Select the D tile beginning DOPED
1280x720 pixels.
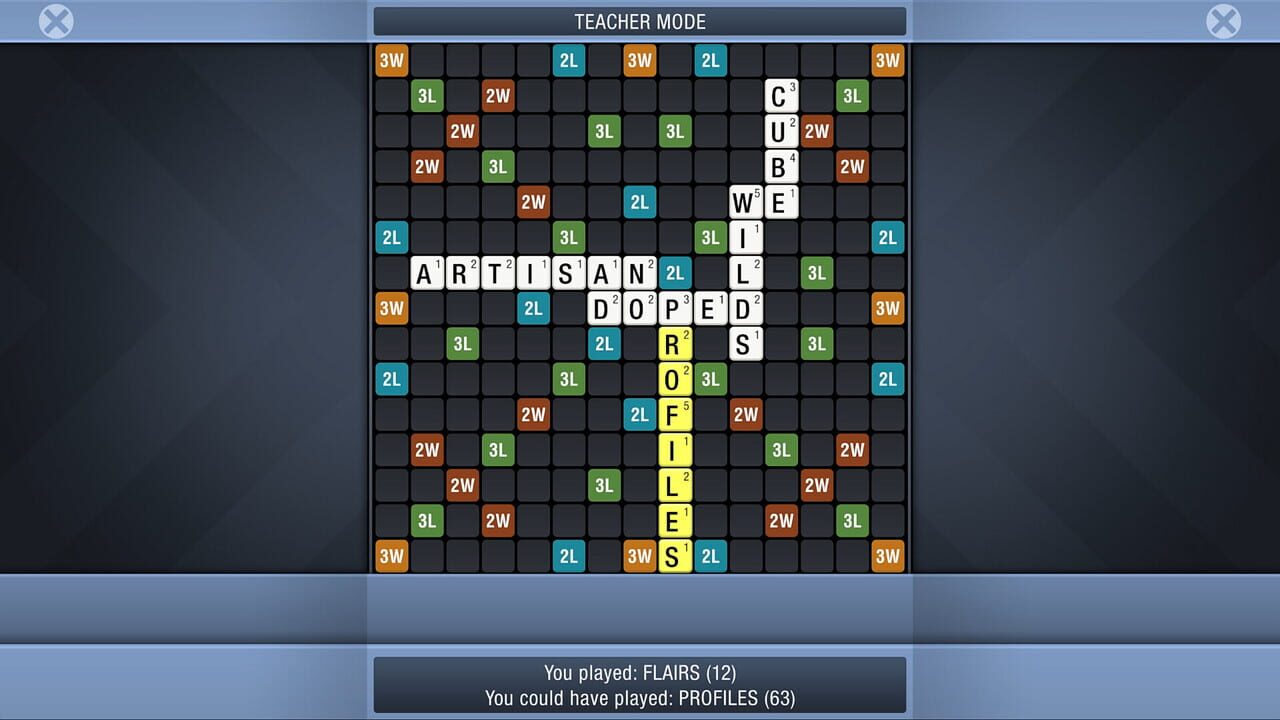[x=604, y=309]
